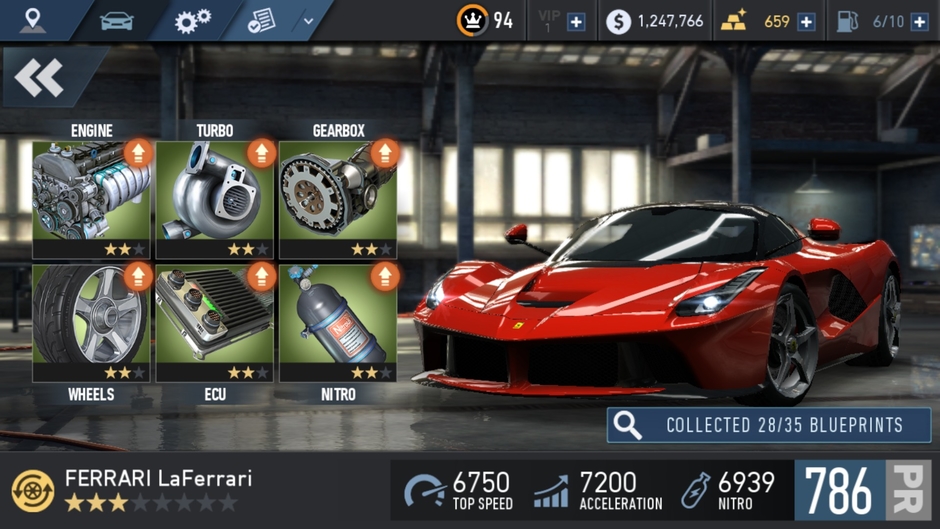The height and width of the screenshot is (529, 940).
Task: Pick the ECU part slot
Action: [x=214, y=322]
